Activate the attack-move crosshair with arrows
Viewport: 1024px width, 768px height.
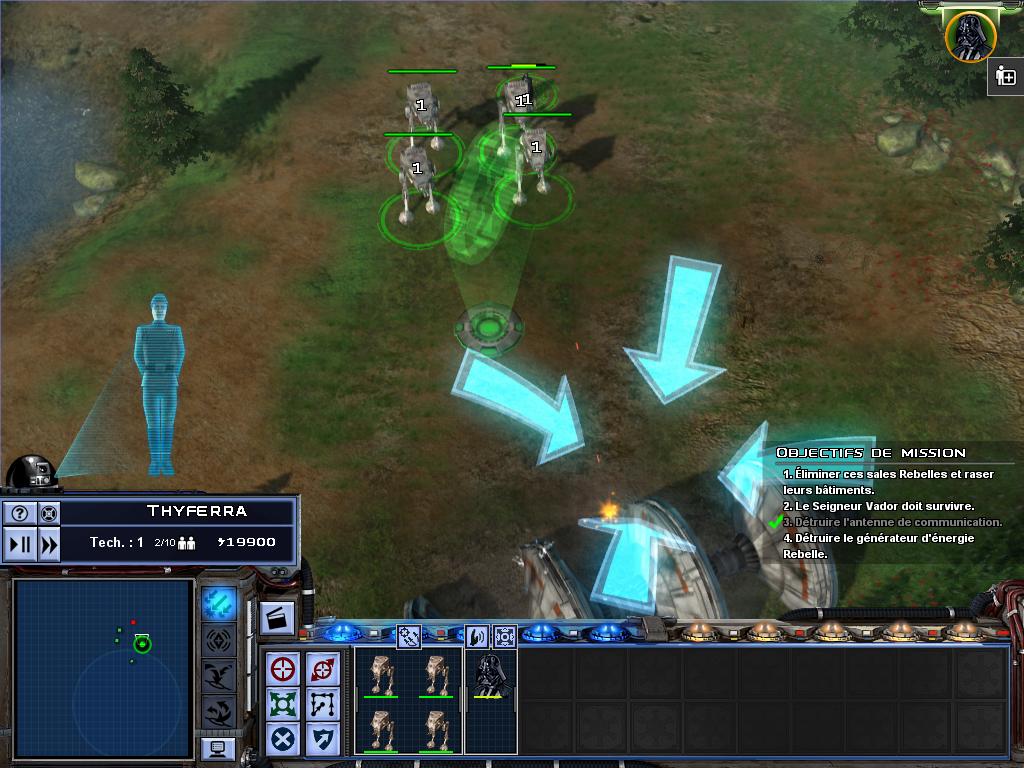tap(322, 669)
